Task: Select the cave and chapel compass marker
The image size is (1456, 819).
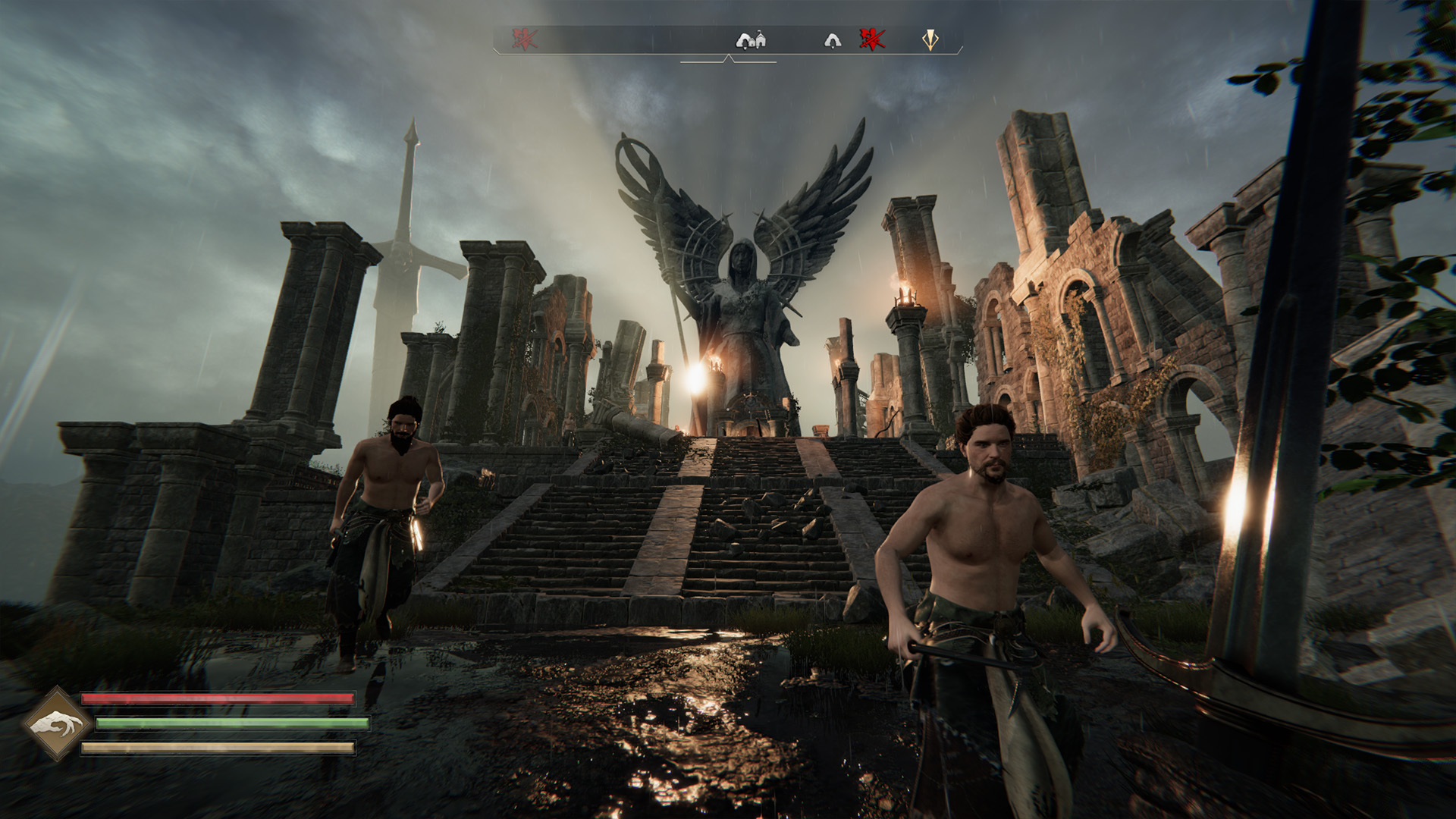Action: [751, 39]
